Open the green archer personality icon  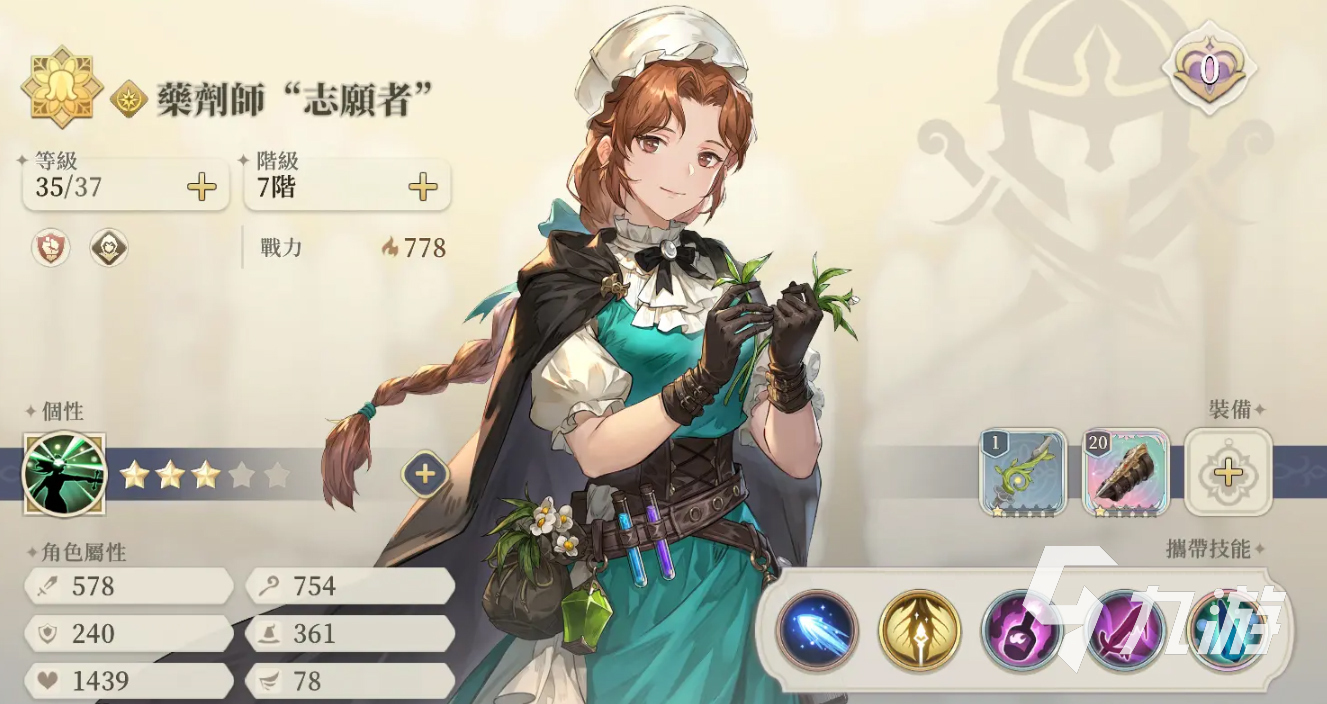click(x=64, y=474)
